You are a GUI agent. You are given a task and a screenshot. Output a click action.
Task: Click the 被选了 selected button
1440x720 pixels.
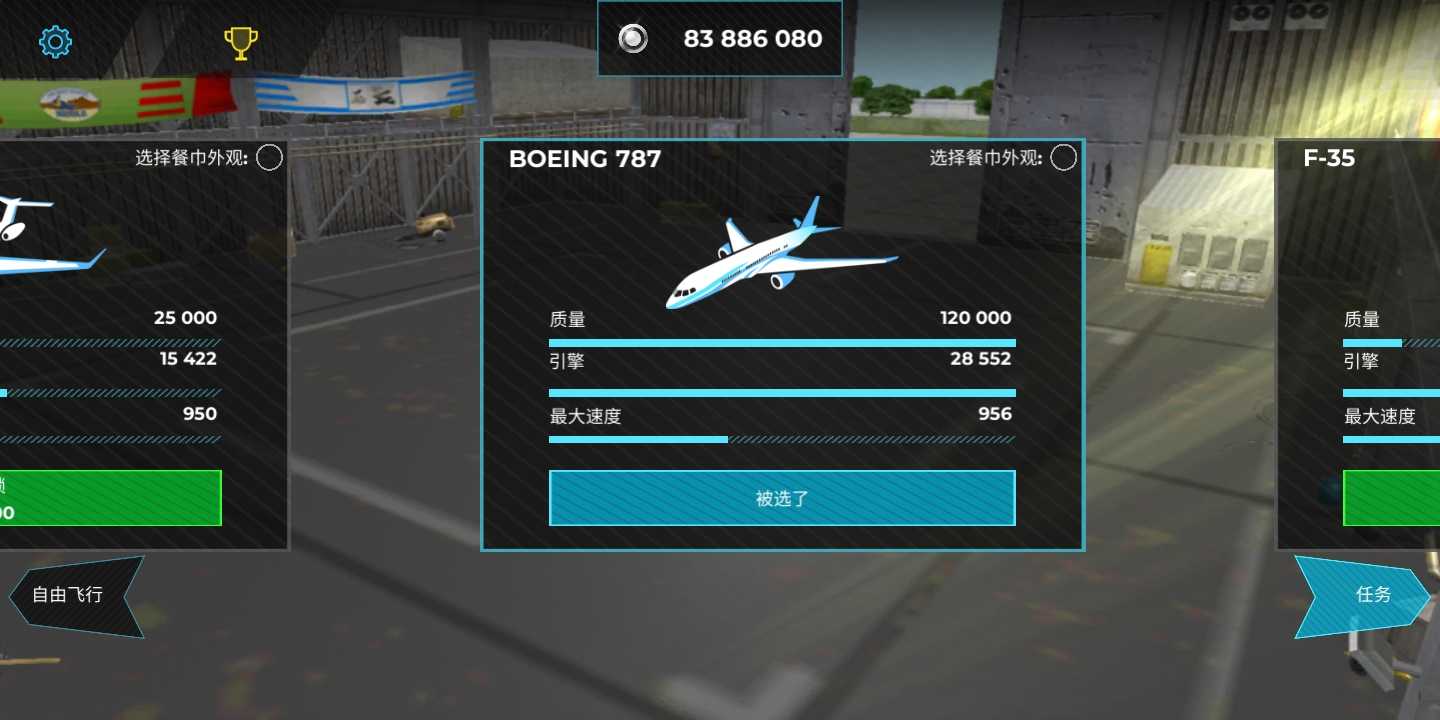tap(782, 497)
